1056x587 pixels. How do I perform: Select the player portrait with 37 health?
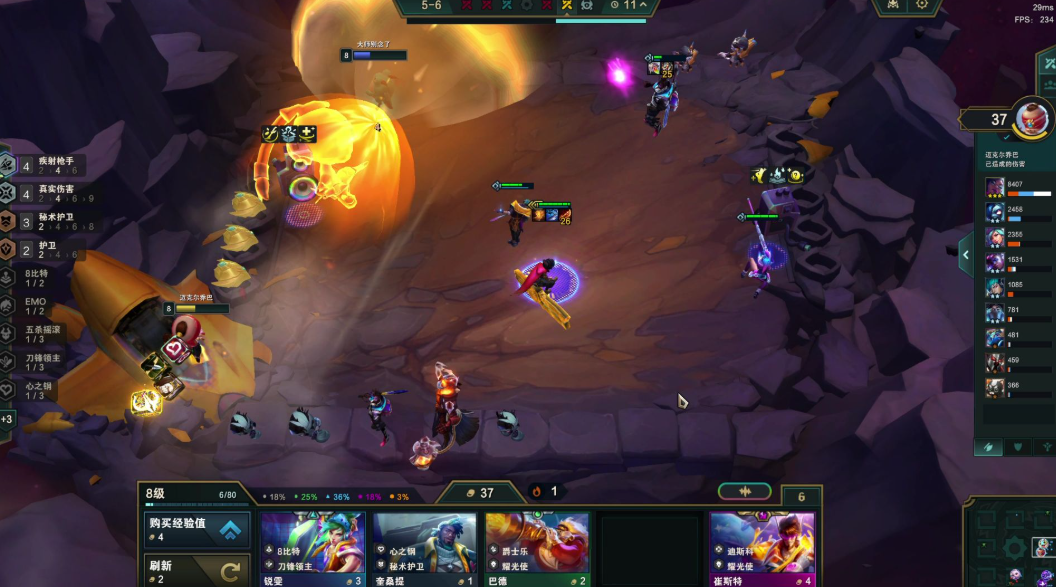(x=1031, y=120)
